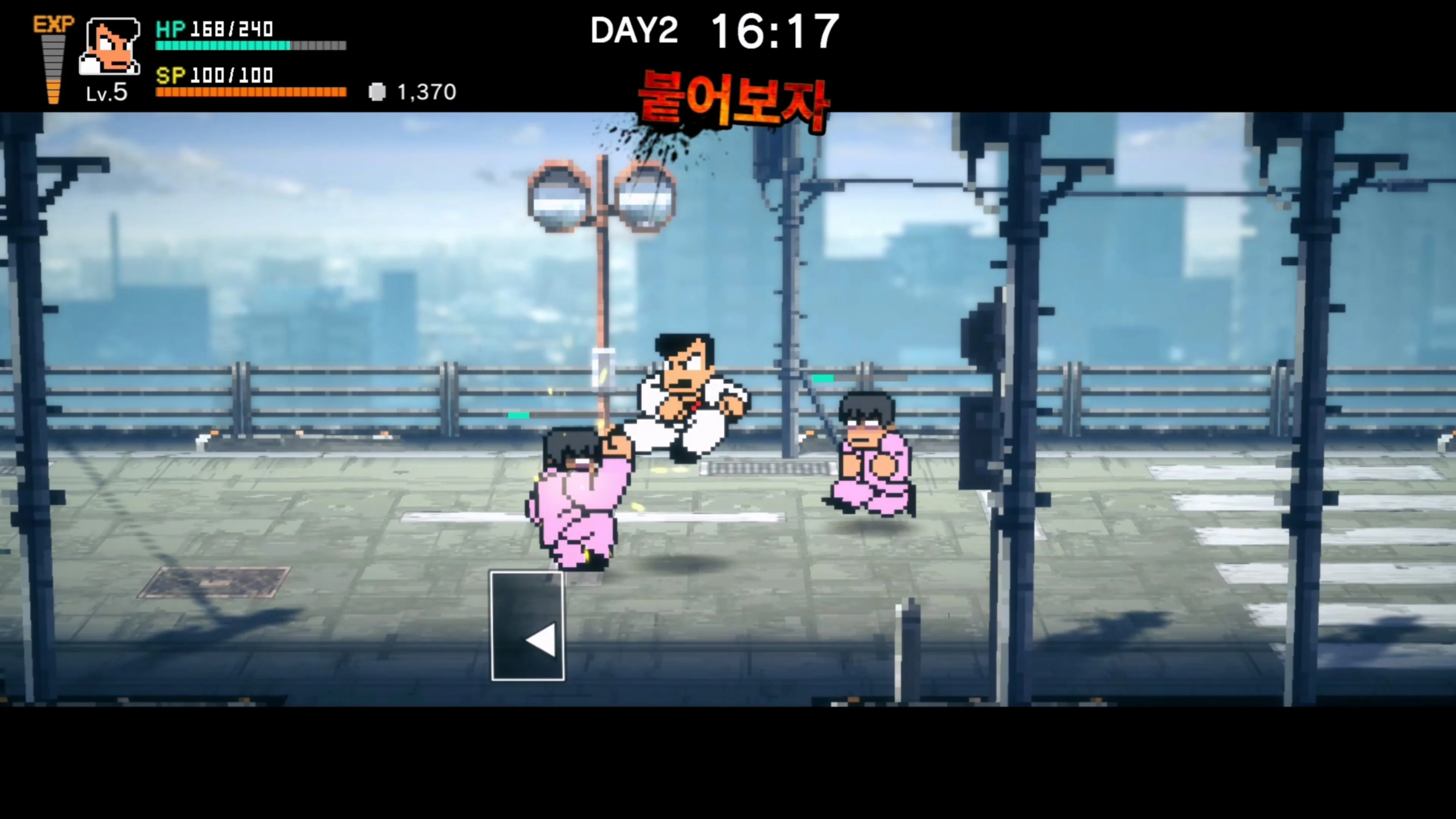Click the green HP bar showing 168/240
The height and width of the screenshot is (819, 1456).
(223, 45)
